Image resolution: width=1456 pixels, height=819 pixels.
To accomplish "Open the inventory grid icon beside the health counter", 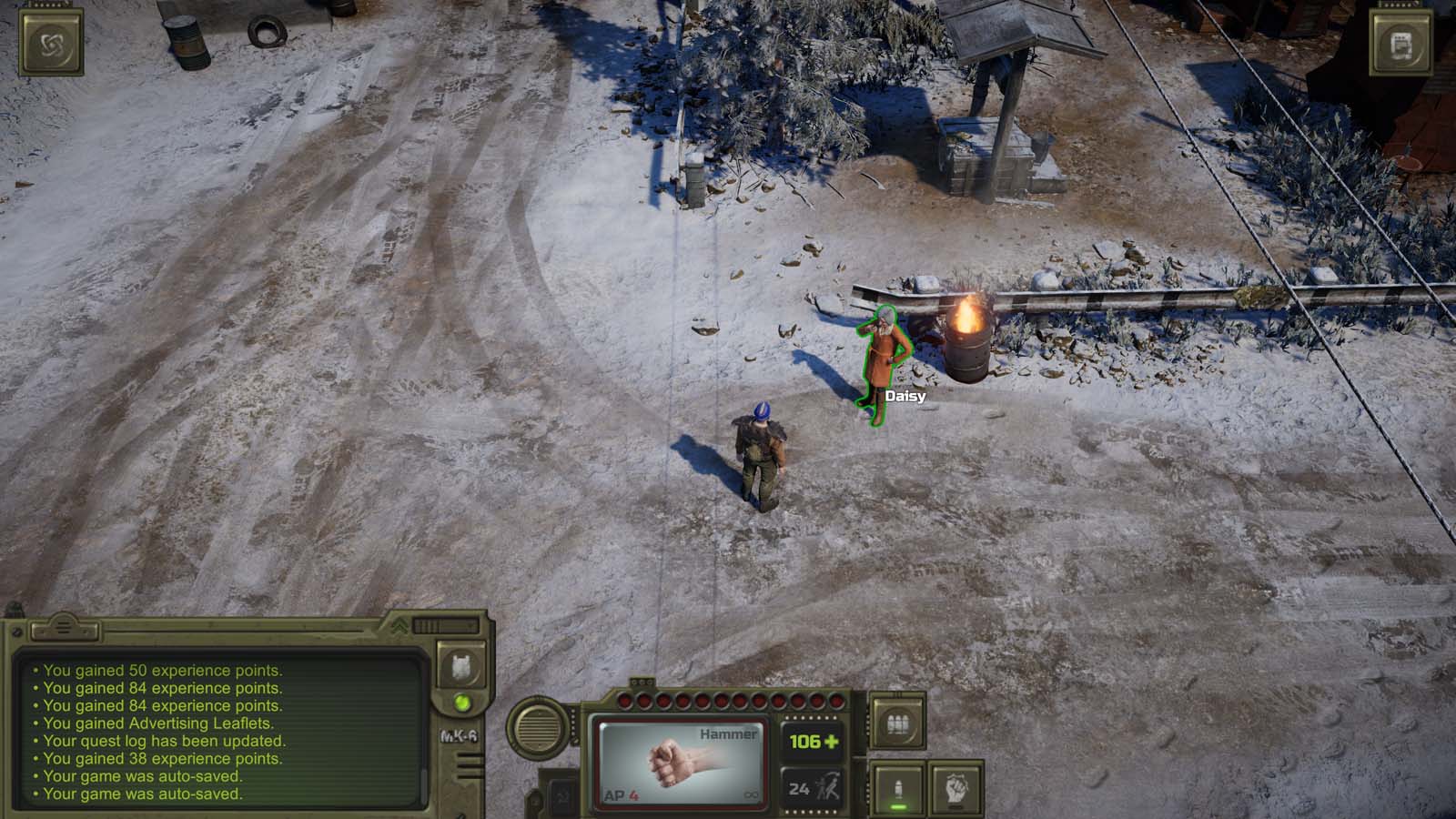I will pos(896,722).
